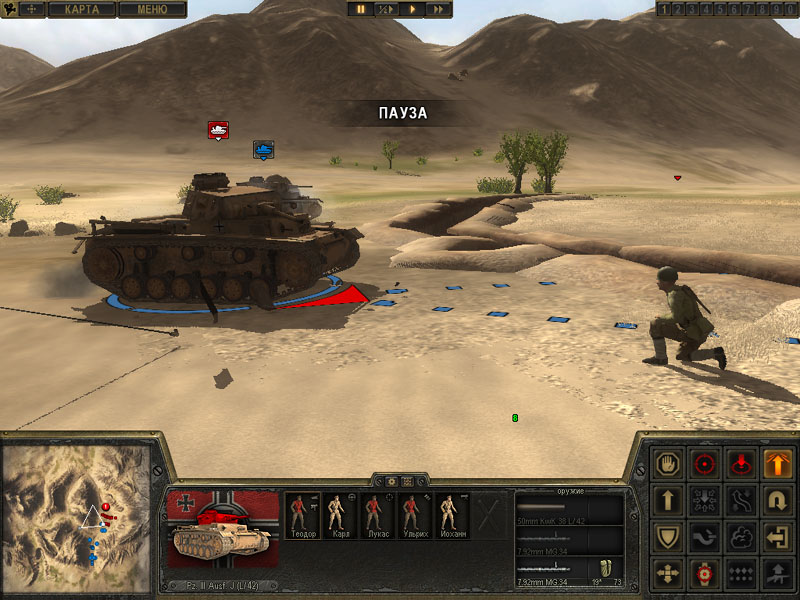Toggle the highlighted orange arrow order
This screenshot has height=600, width=800.
pos(777,464)
